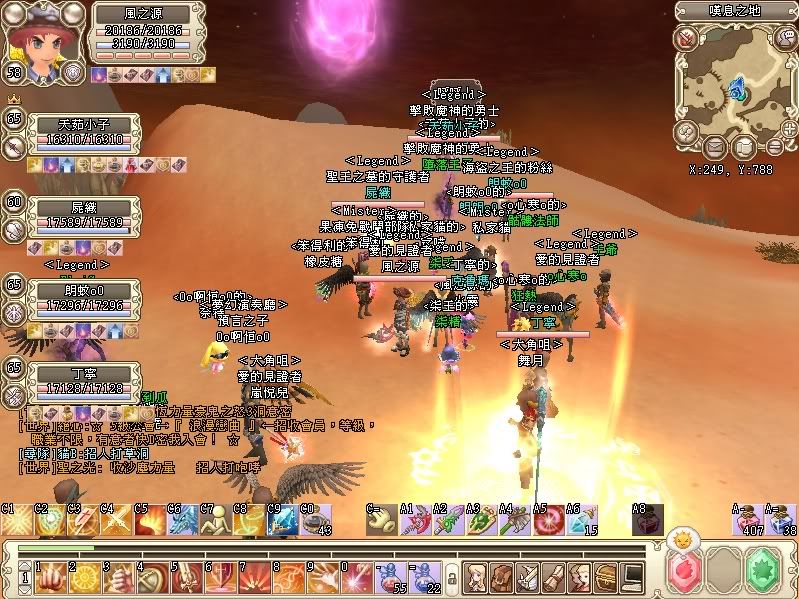Screen dimensions: 799x599
Task: Click the red gem button
Action: click(685, 574)
